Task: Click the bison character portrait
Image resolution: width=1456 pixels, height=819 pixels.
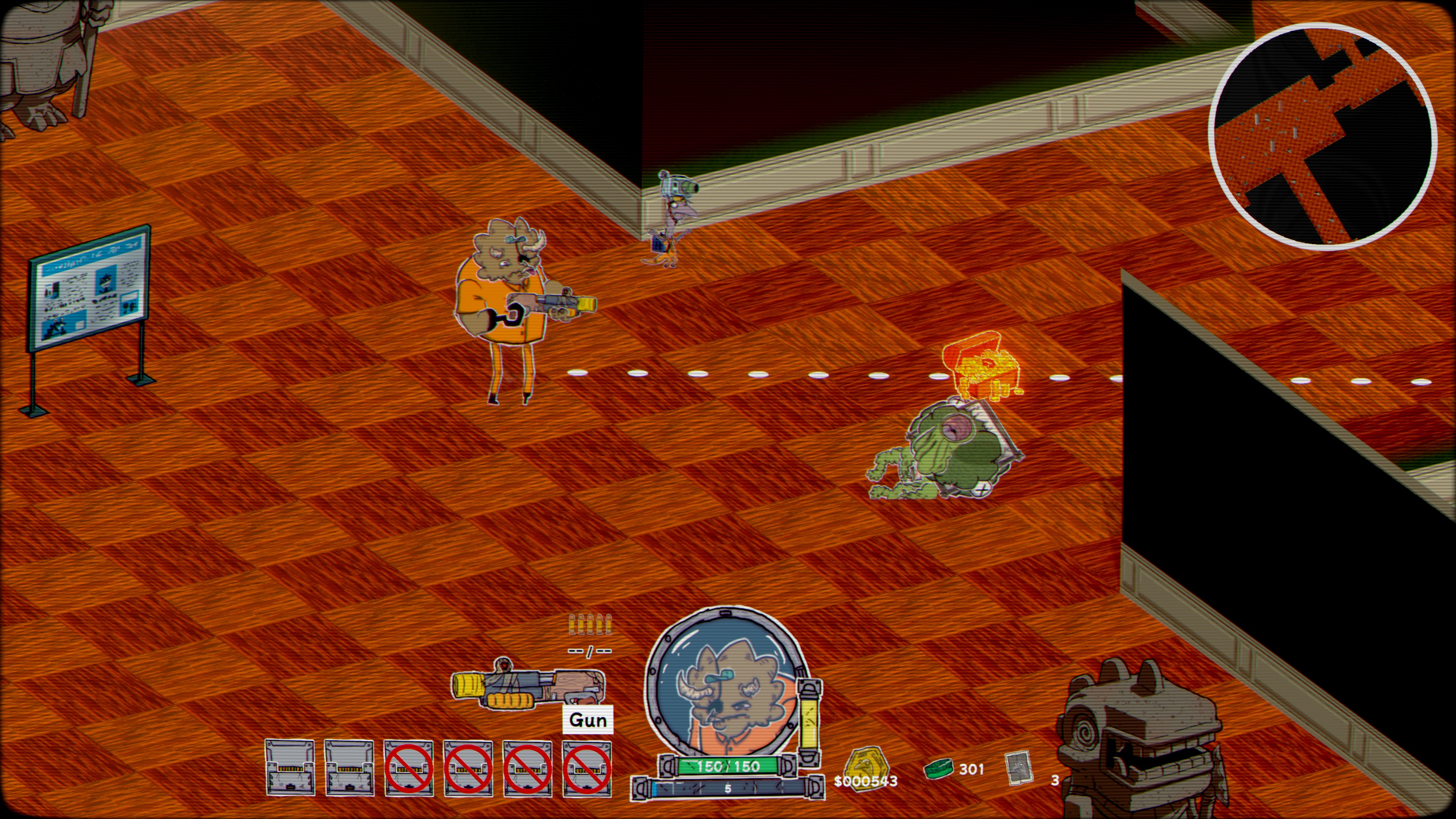Action: click(x=728, y=686)
